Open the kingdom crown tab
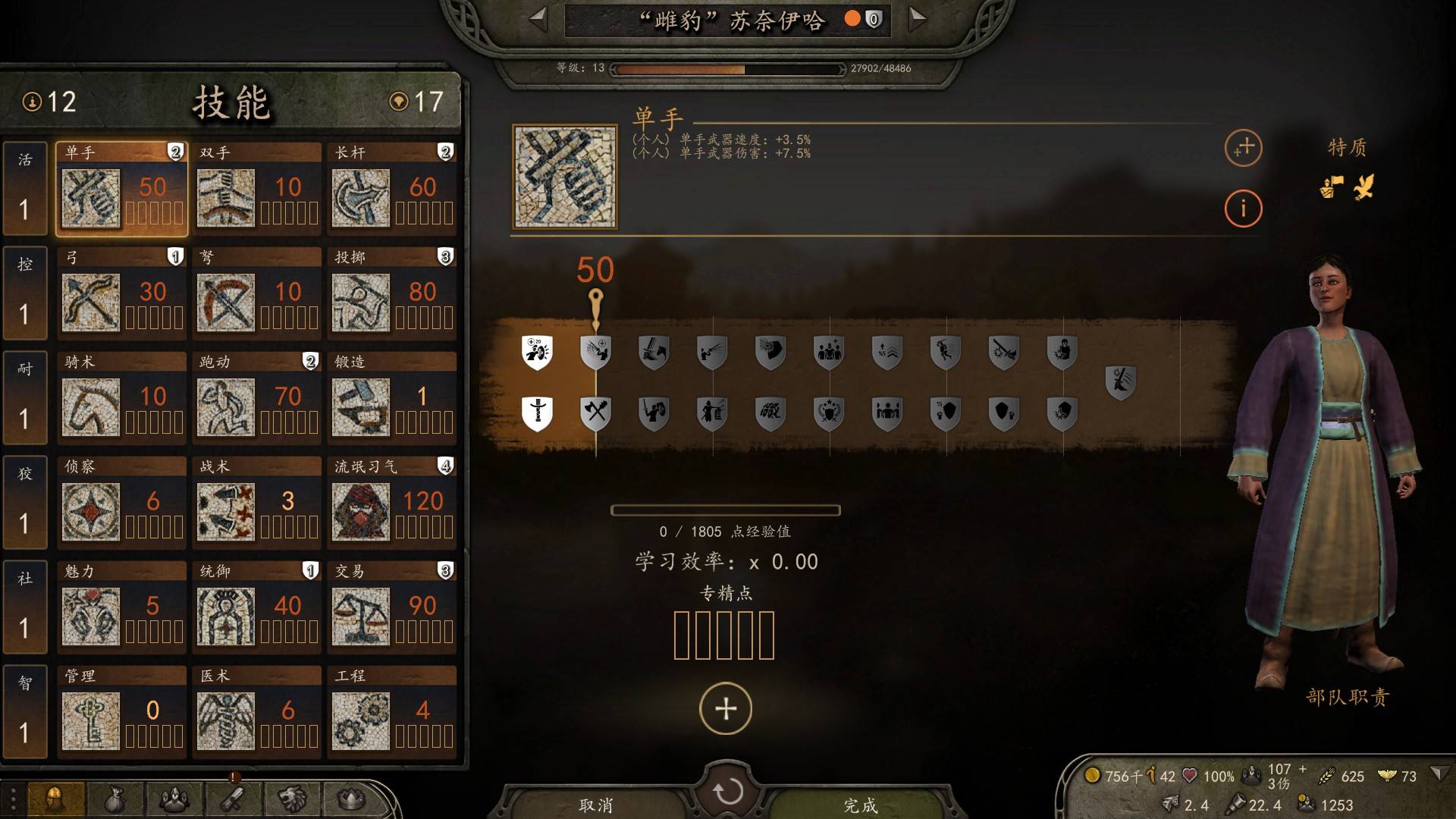Viewport: 1456px width, 819px height. 350,799
